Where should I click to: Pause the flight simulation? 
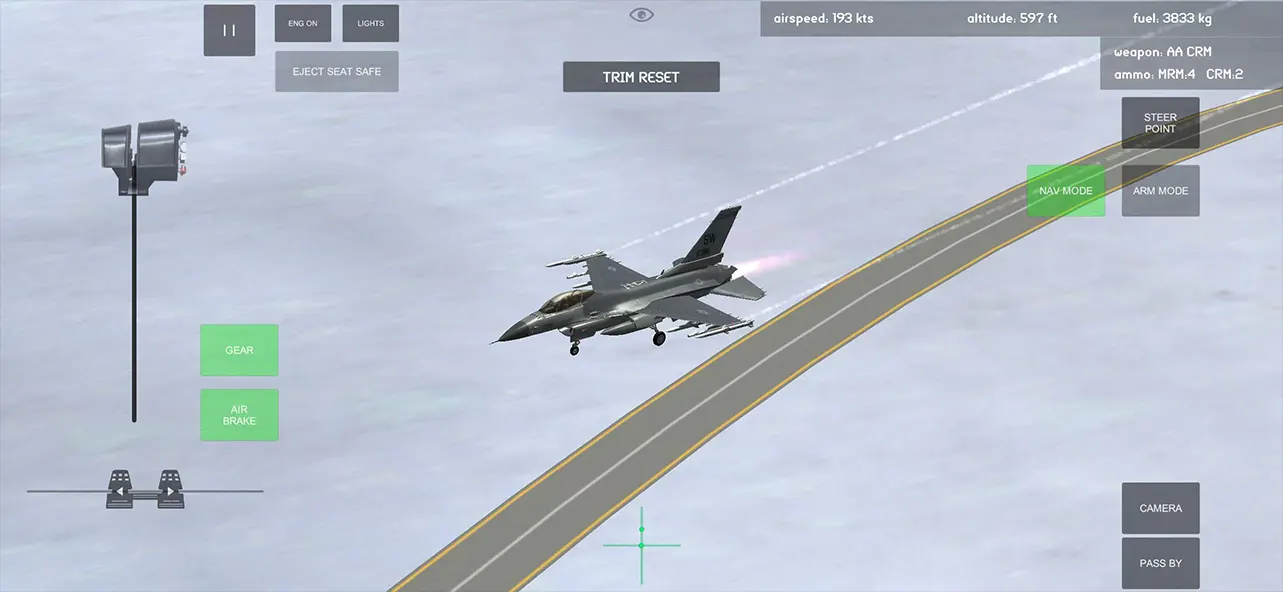229,30
